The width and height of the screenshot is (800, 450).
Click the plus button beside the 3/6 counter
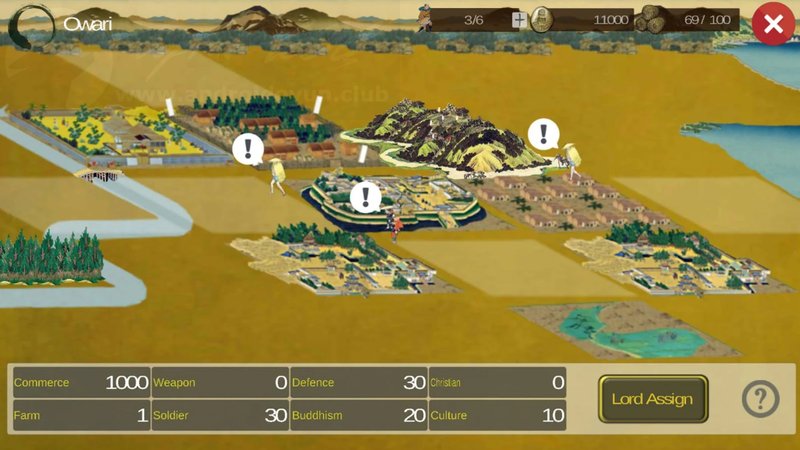(x=519, y=20)
